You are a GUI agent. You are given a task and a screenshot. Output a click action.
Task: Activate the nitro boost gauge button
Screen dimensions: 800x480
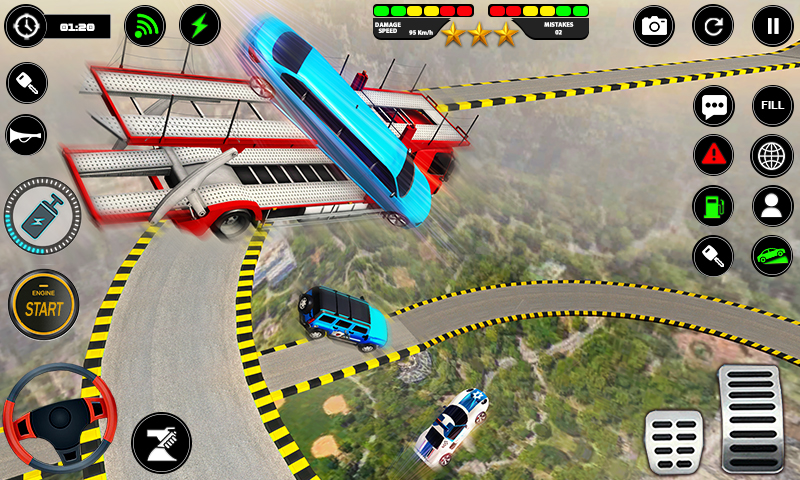point(42,216)
